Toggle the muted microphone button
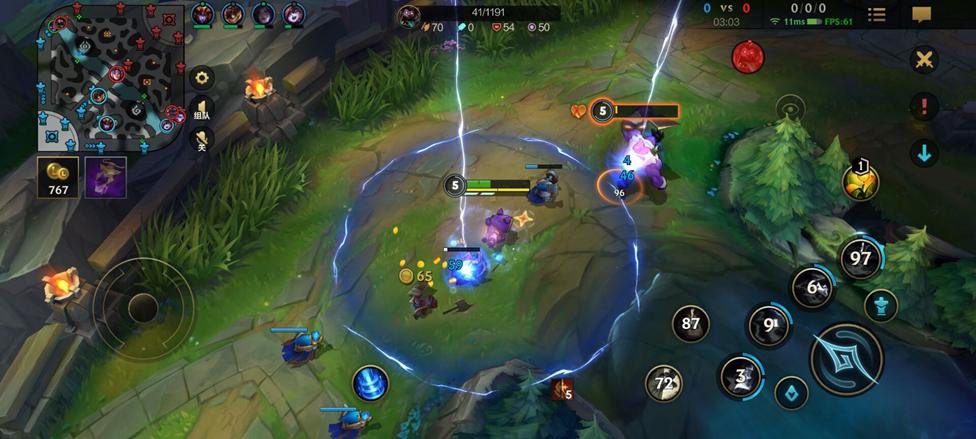The height and width of the screenshot is (439, 976). [202, 139]
